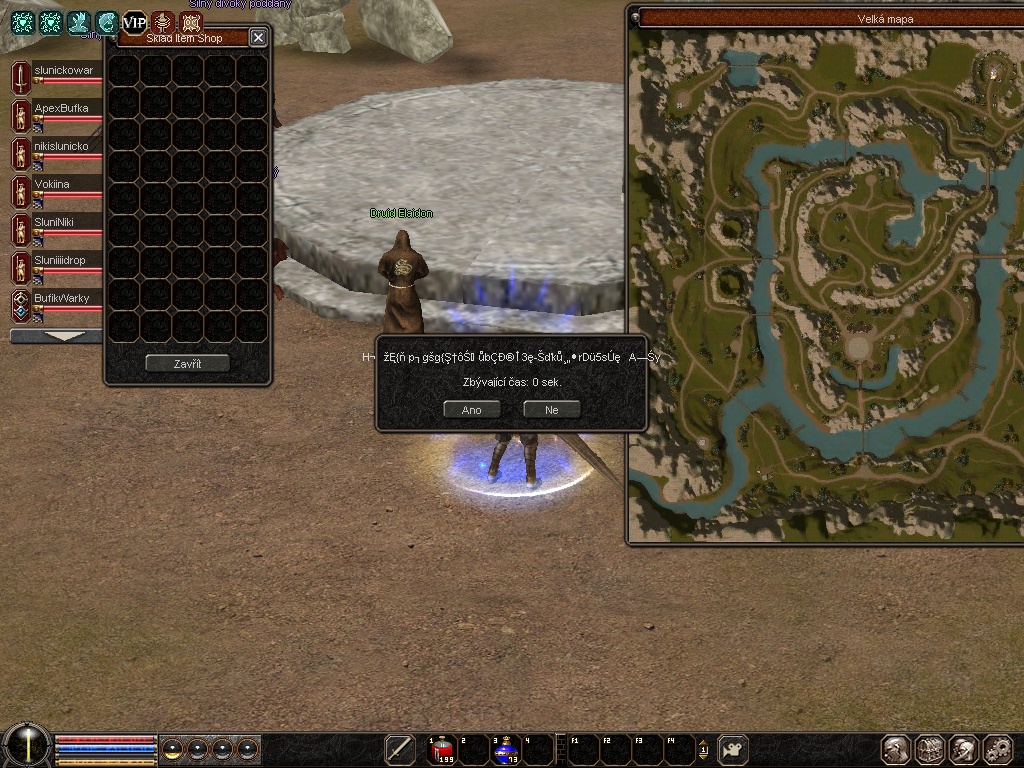The width and height of the screenshot is (1024, 768).
Task: Close the Sklad Item Shop window with X
Action: coord(258,37)
